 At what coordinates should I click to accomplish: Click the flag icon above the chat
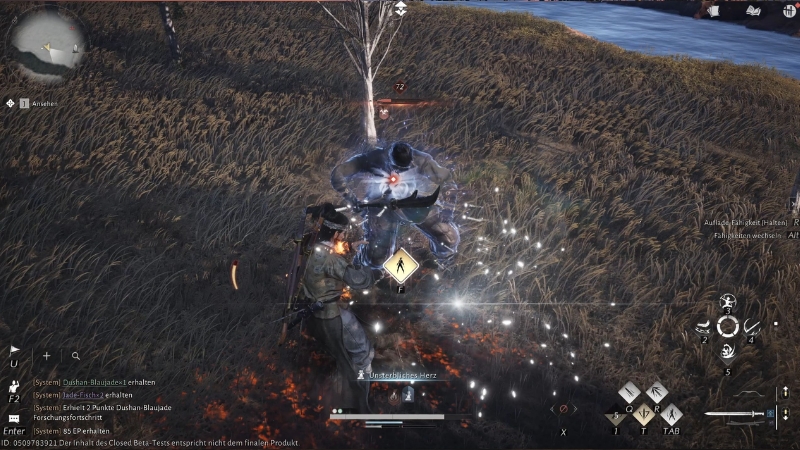(x=14, y=351)
